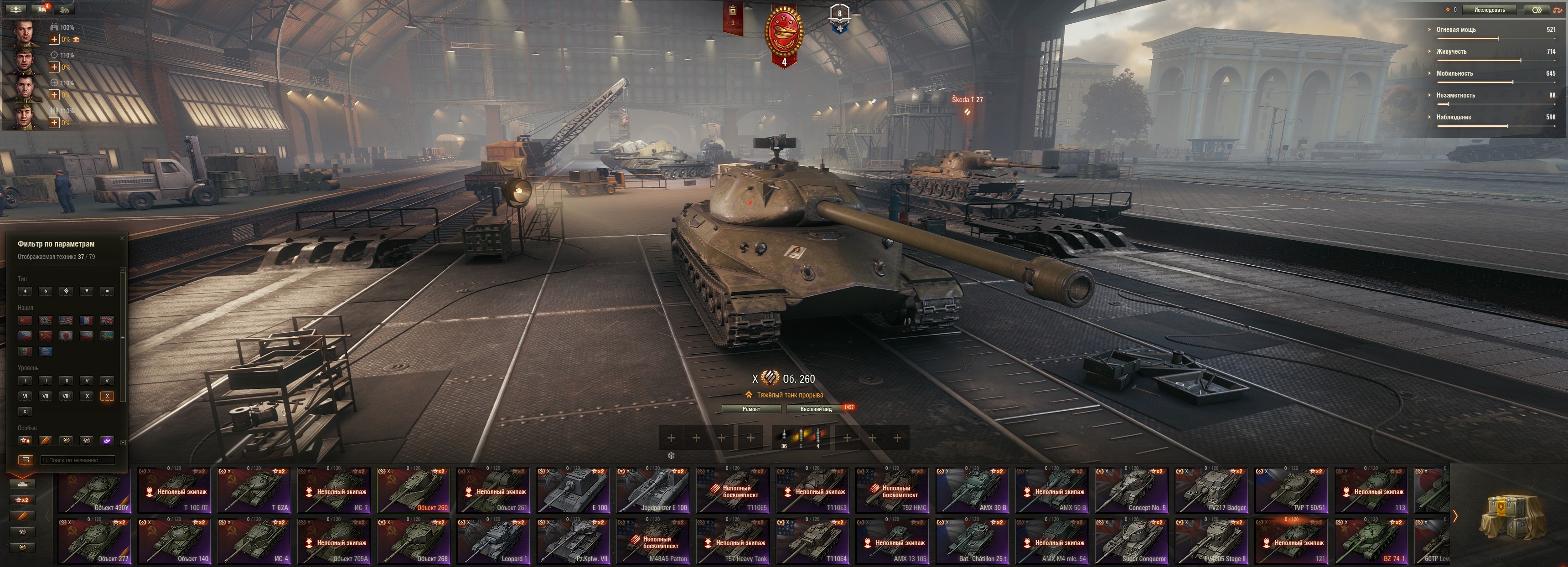Pick the BZ-74-1 vehicle card

pos(1370,541)
